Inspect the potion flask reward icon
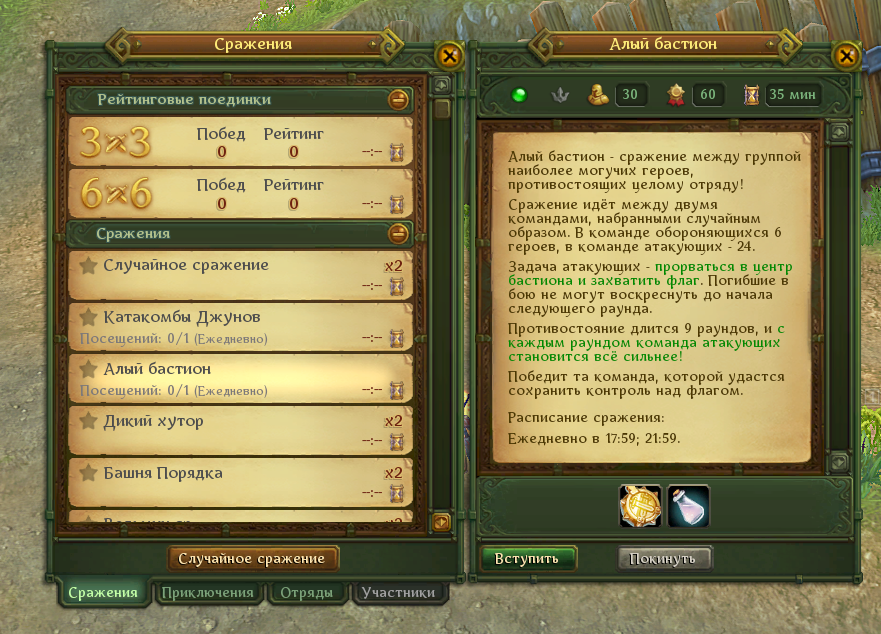The height and width of the screenshot is (634, 881). point(689,505)
